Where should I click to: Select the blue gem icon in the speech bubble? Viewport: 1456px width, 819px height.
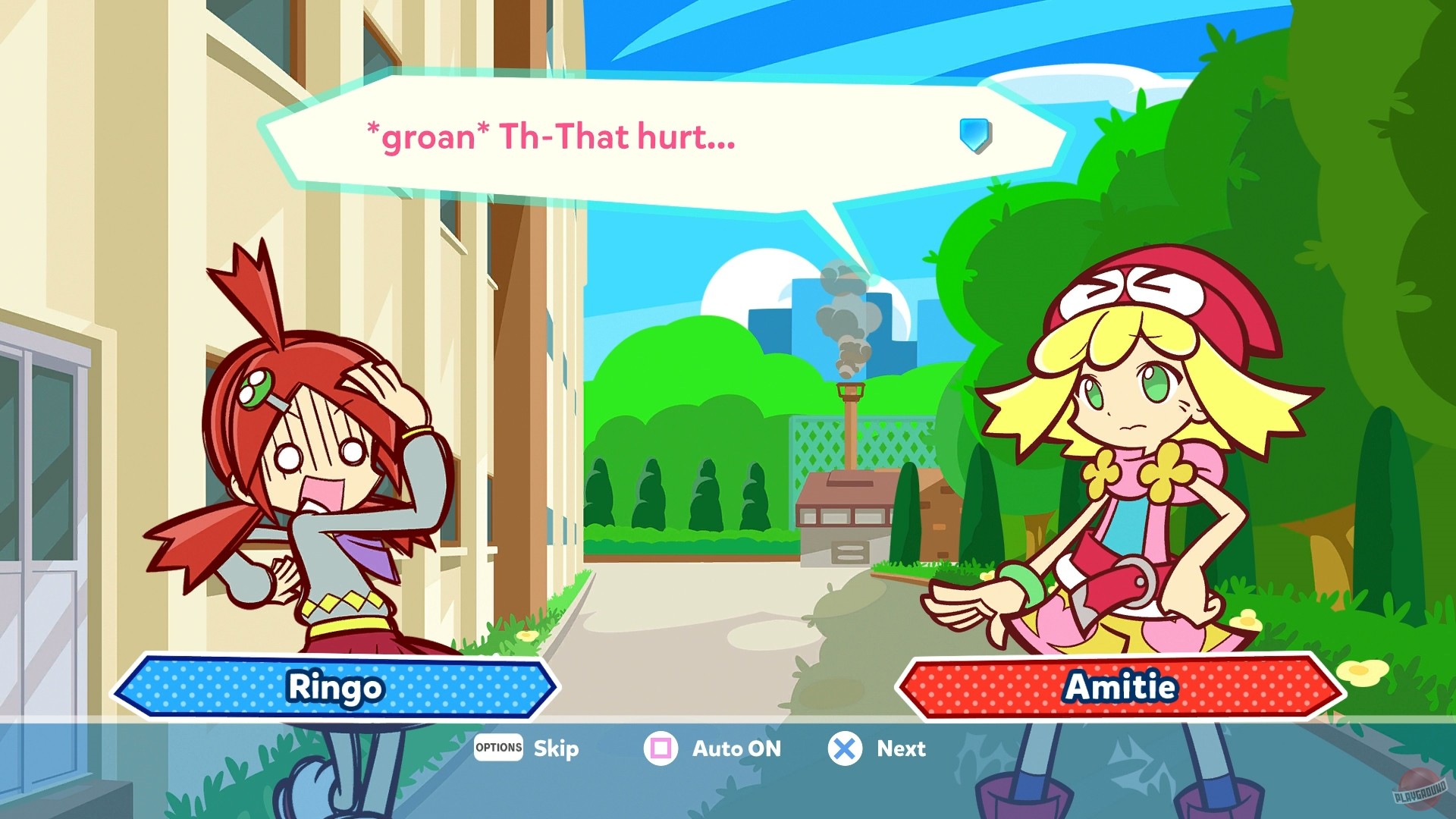pos(974,135)
